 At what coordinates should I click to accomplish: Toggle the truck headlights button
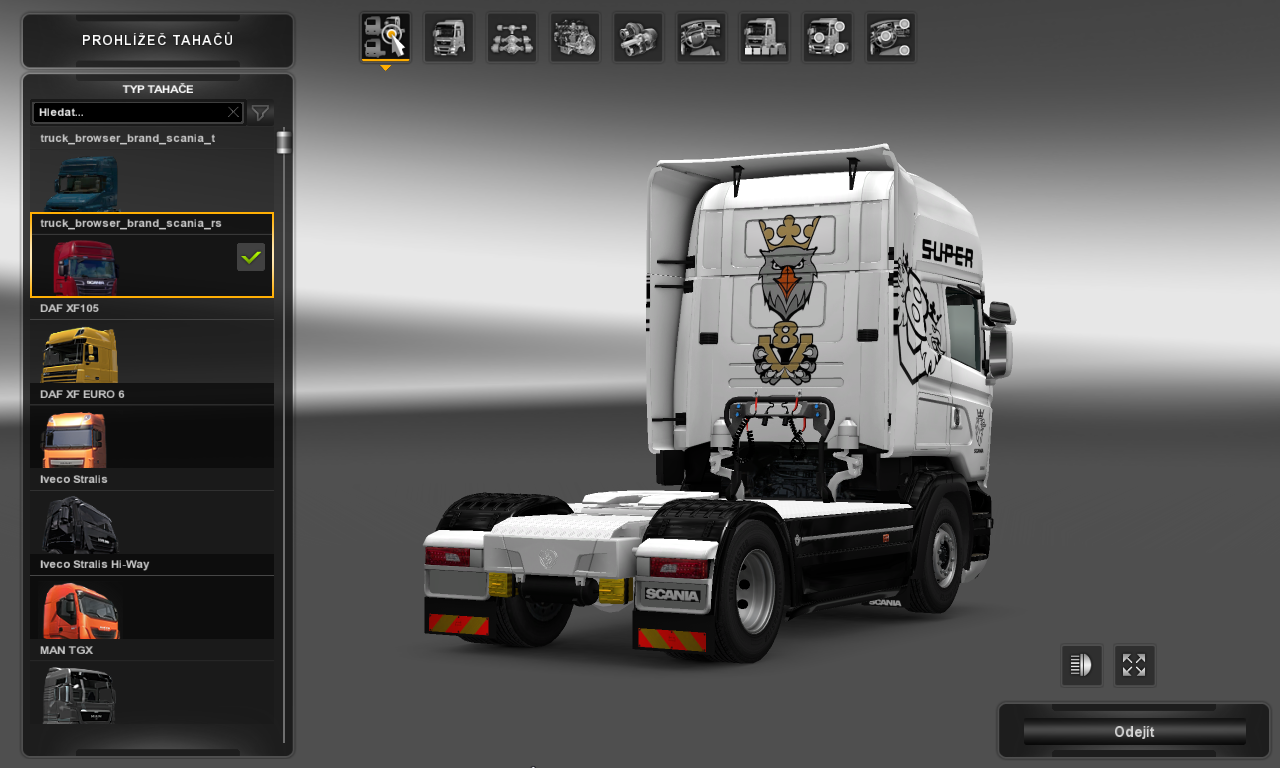[1081, 666]
